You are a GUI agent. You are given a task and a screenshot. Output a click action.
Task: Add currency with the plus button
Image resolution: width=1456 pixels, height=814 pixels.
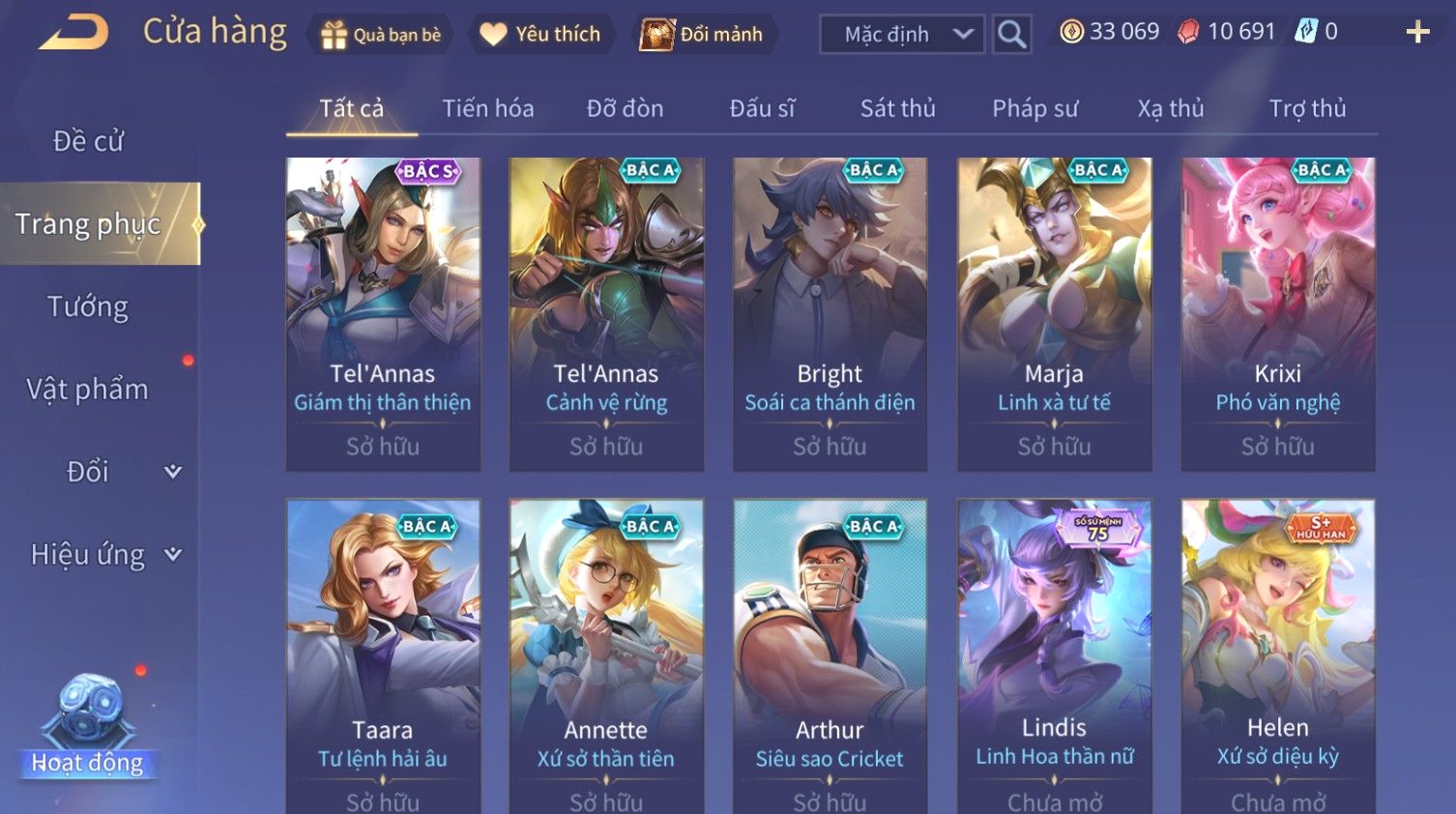click(1417, 33)
